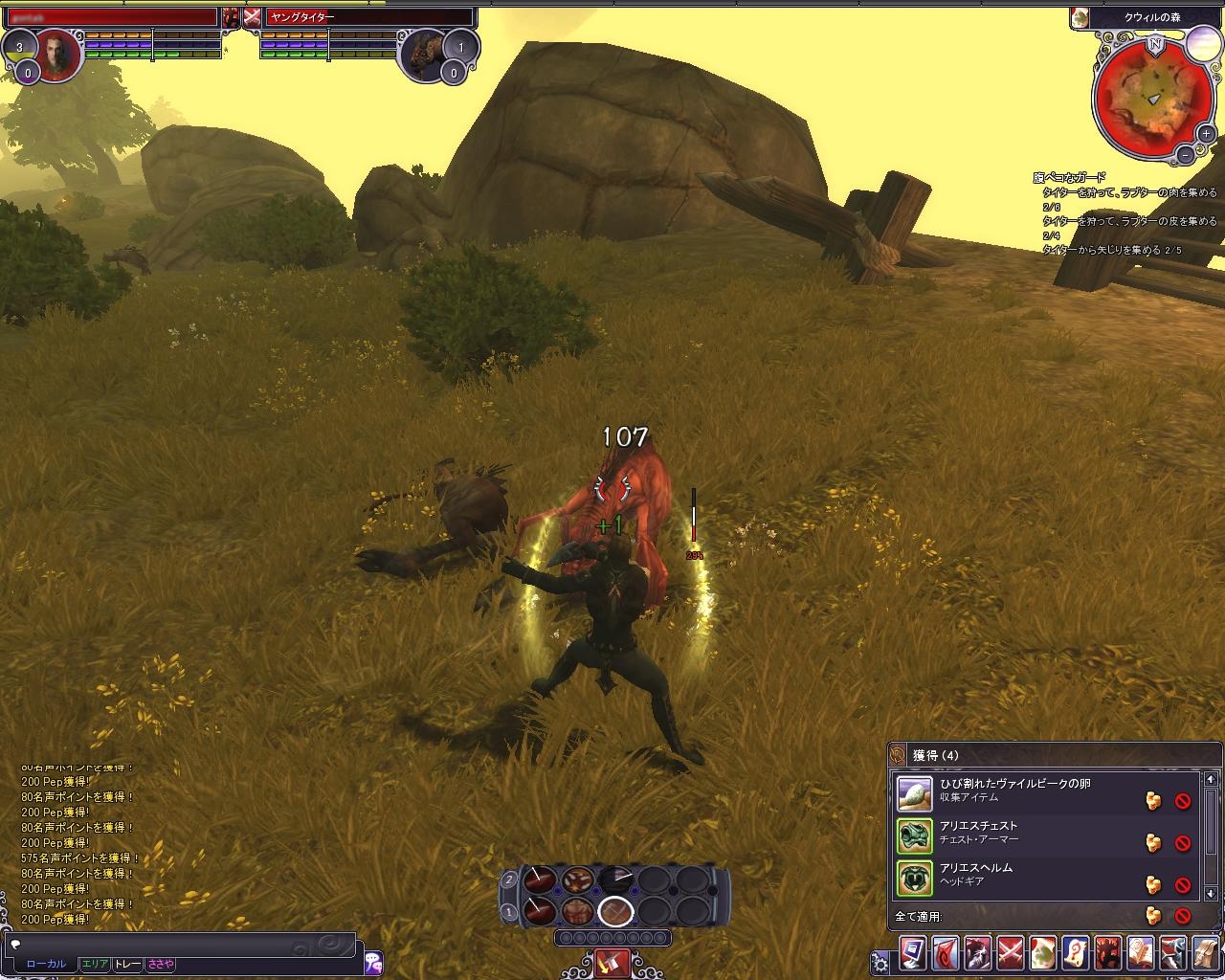Viewport: 1225px width, 980px height.
Task: Switch to the ささや whisper tab
Action: pyautogui.click(x=161, y=965)
